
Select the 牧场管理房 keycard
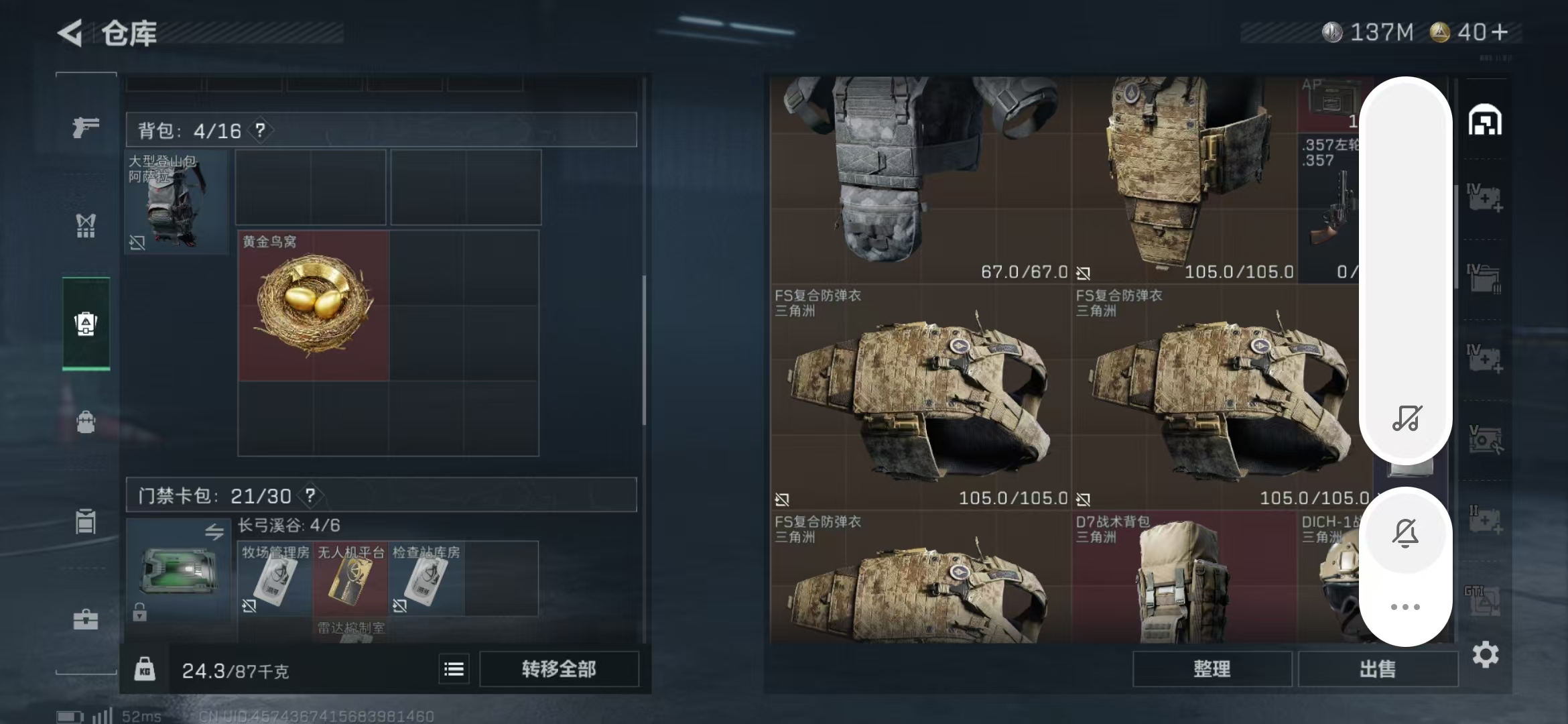point(275,578)
